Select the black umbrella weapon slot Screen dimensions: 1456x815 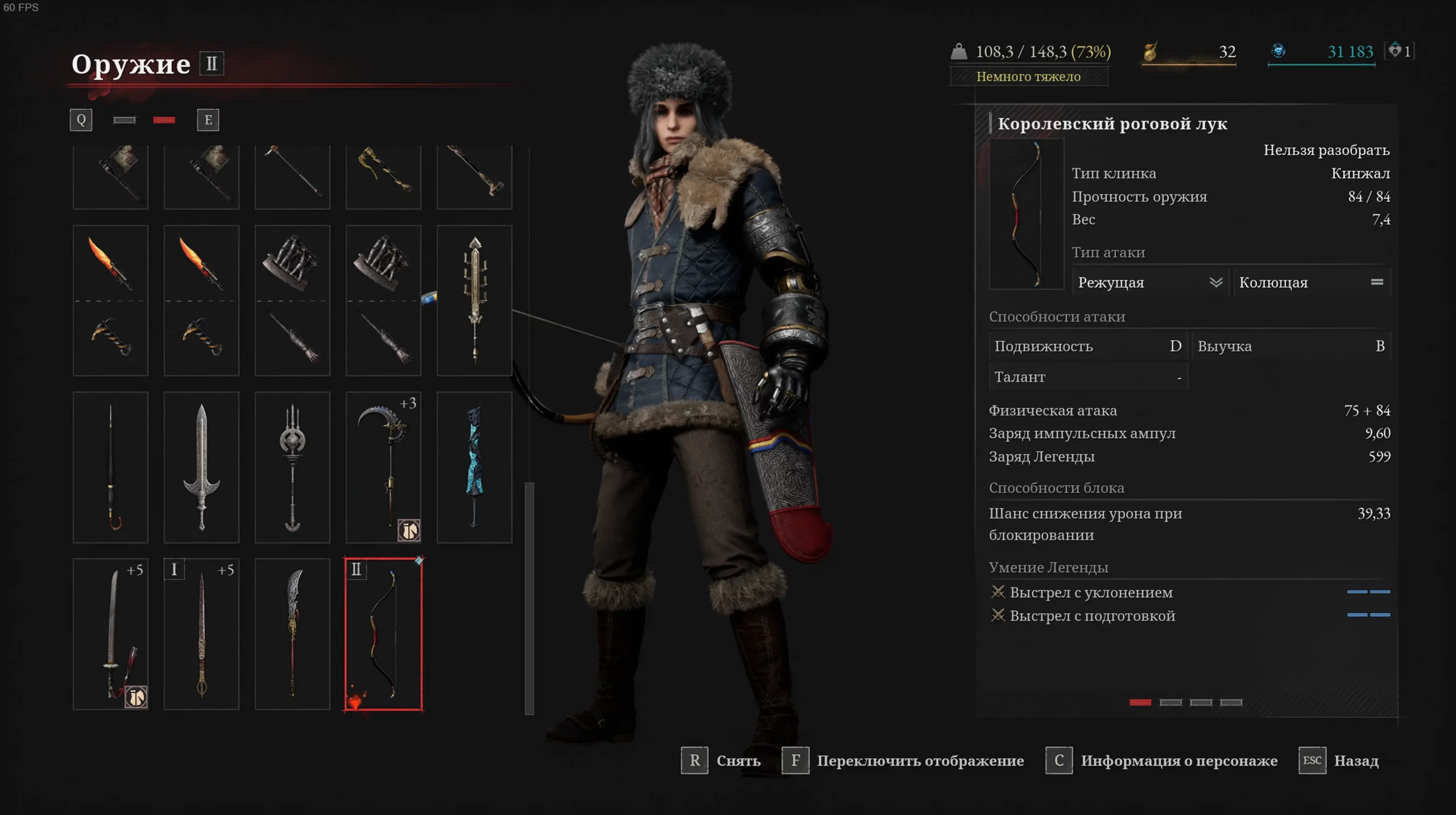coord(110,467)
